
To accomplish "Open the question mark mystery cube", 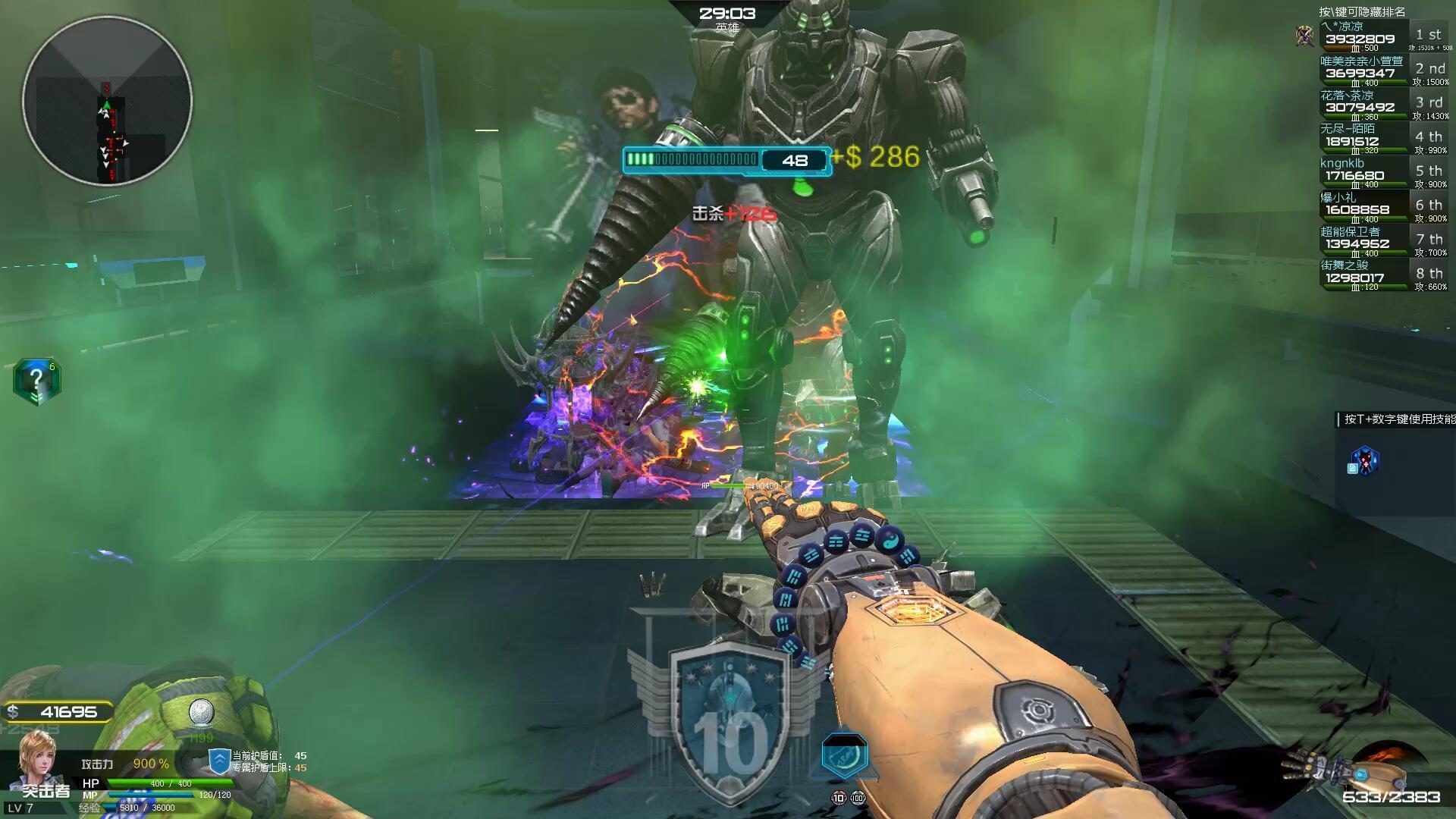I will point(36,380).
